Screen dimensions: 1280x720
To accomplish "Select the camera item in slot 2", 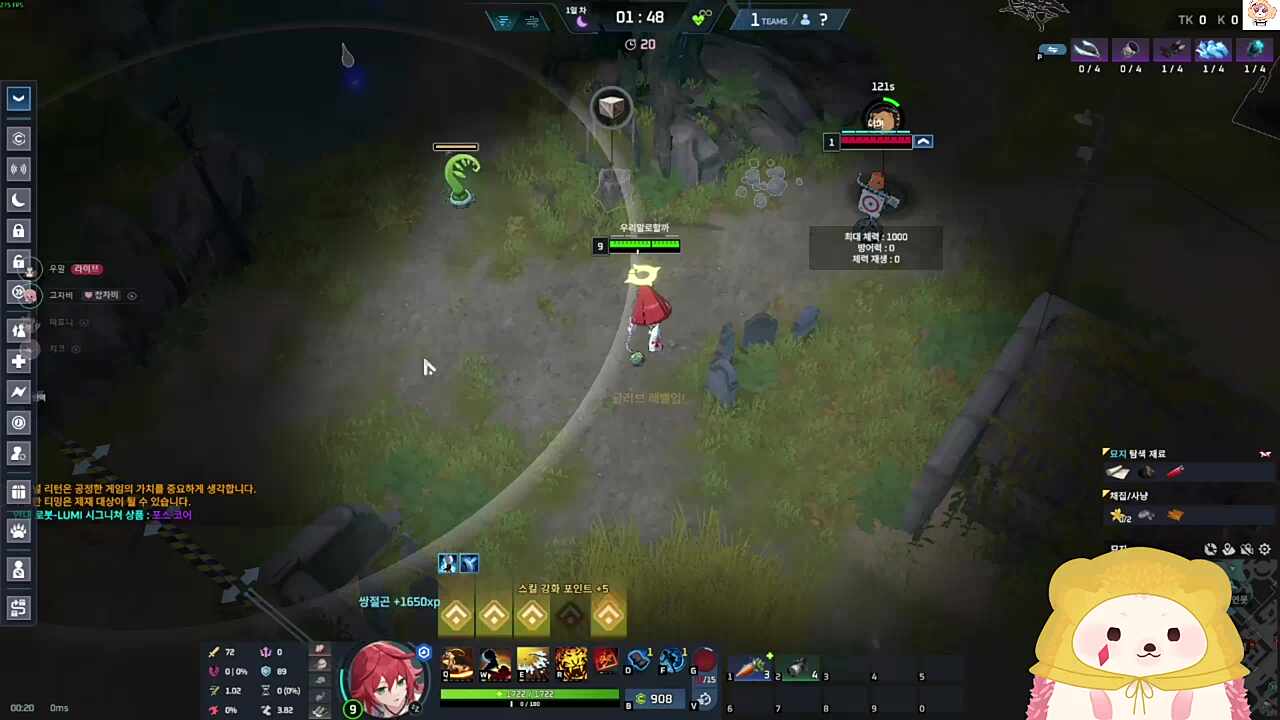I will (x=799, y=668).
